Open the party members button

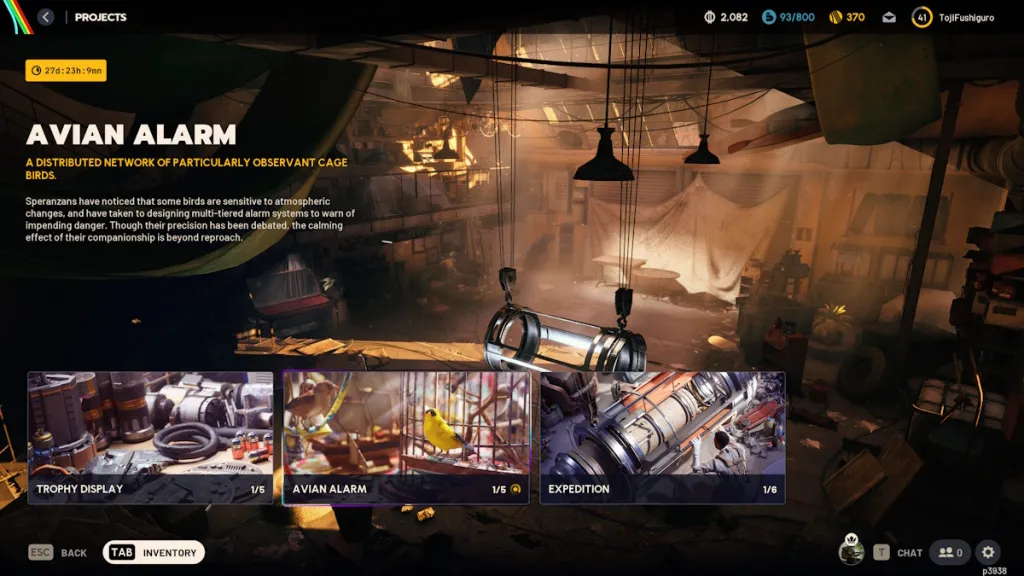click(x=950, y=552)
